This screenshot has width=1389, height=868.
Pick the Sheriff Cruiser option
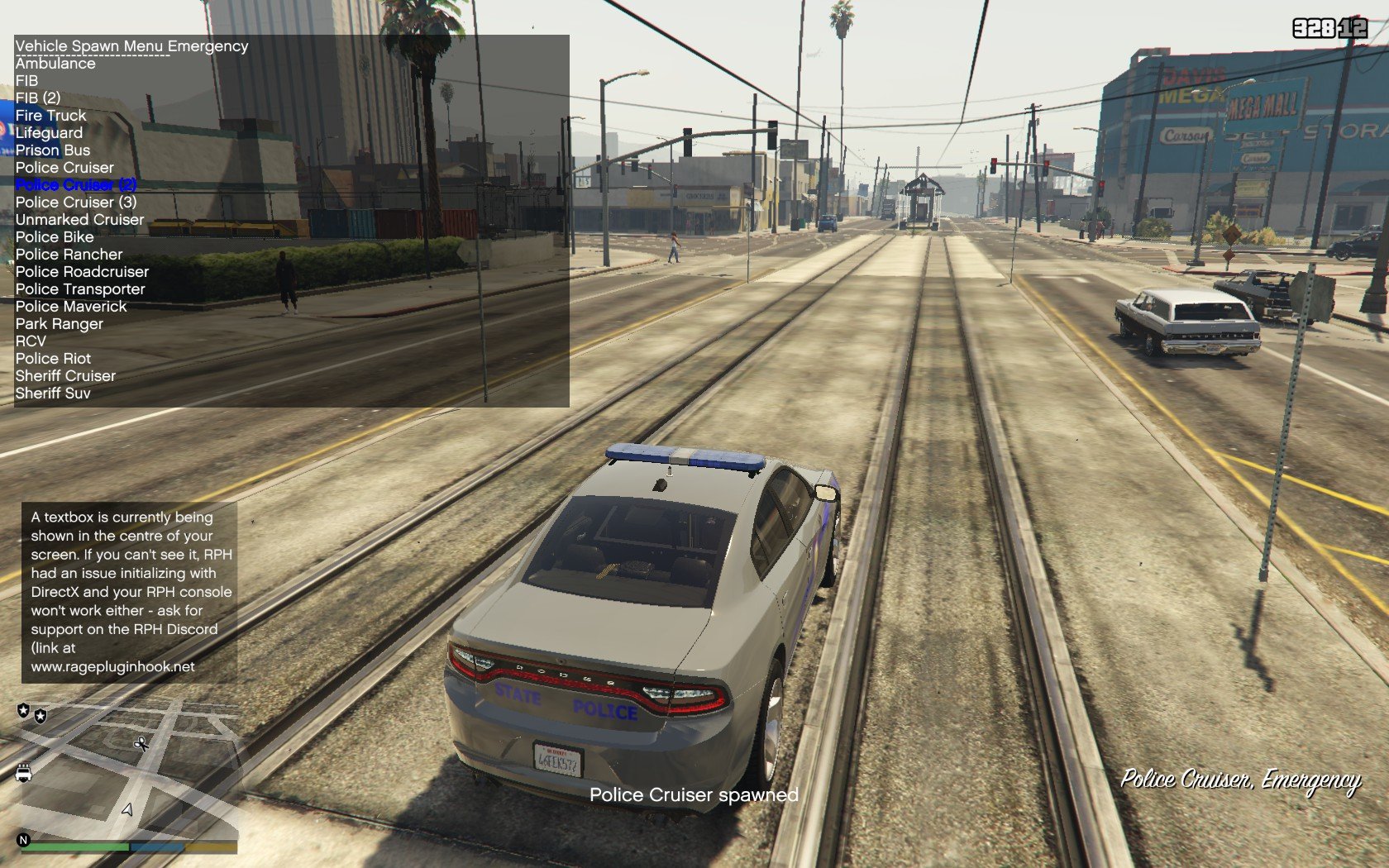[65, 376]
